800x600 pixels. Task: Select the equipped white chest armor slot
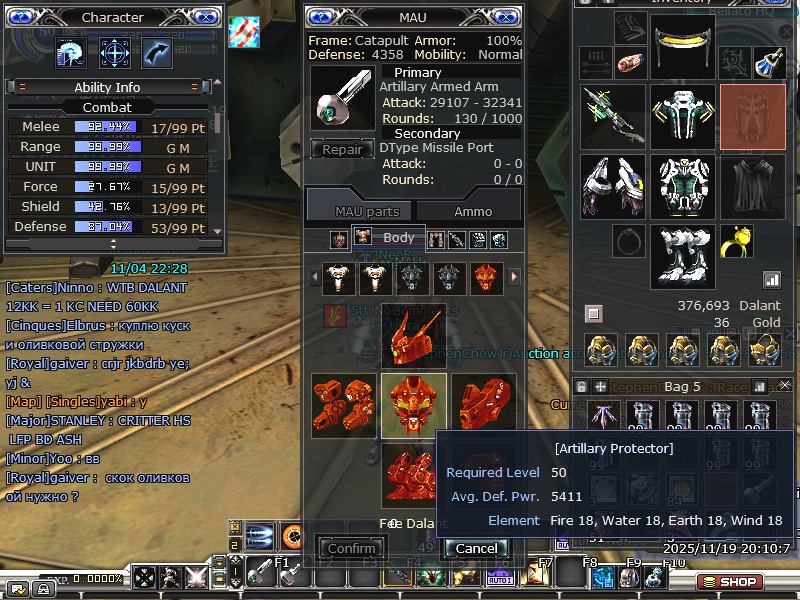tap(682, 115)
